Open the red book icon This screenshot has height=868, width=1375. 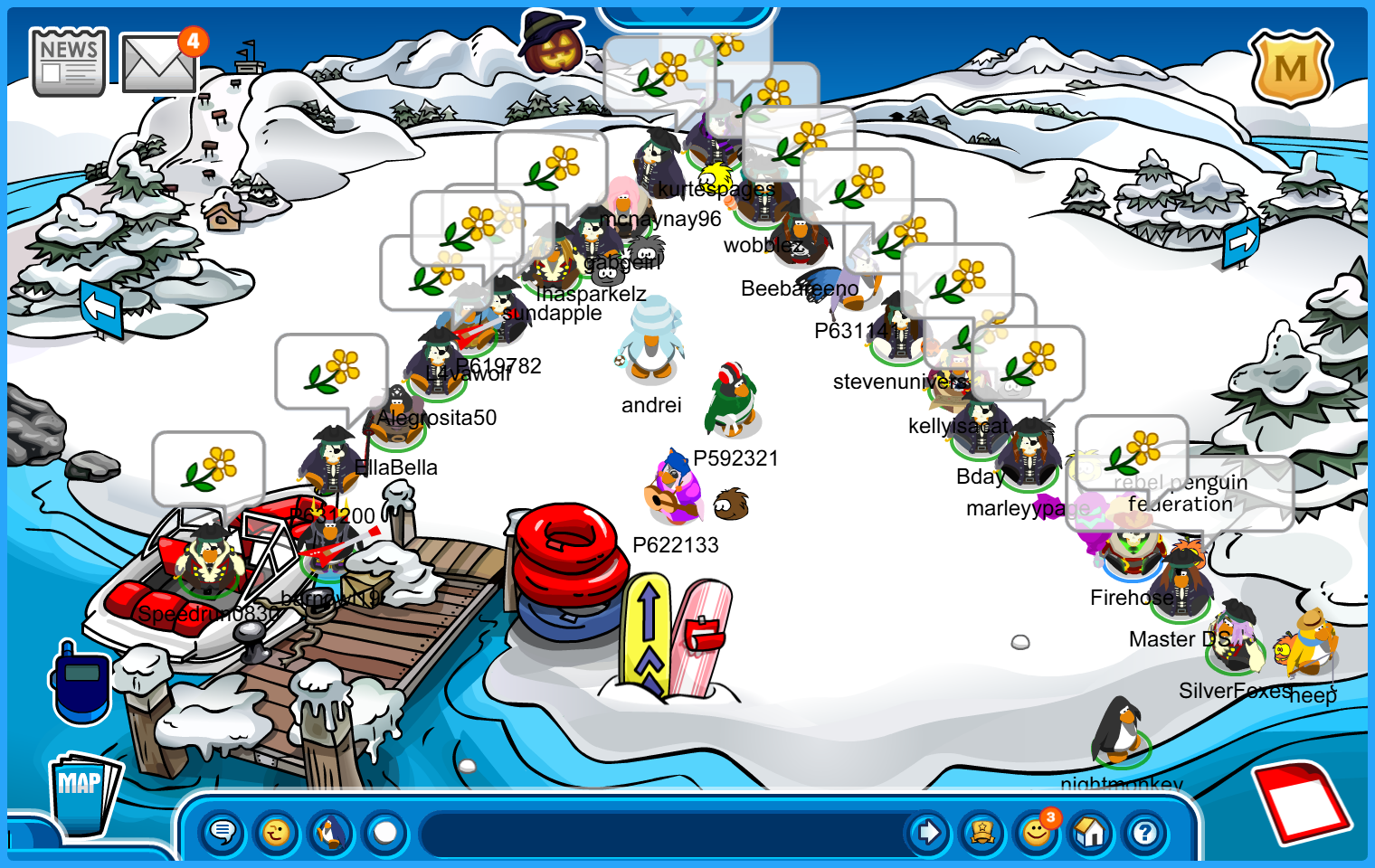tap(1303, 802)
